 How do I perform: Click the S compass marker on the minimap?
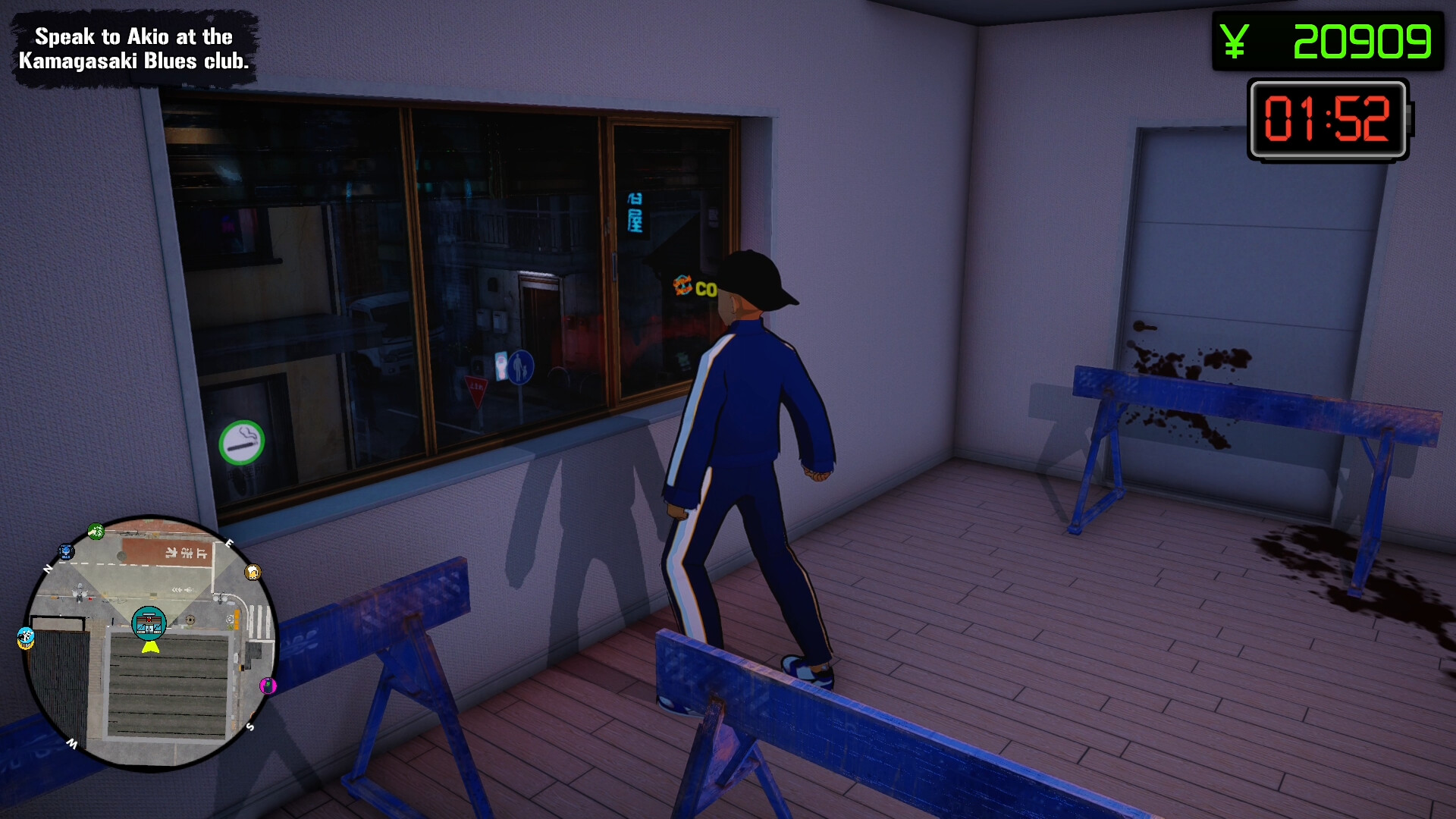tap(250, 725)
